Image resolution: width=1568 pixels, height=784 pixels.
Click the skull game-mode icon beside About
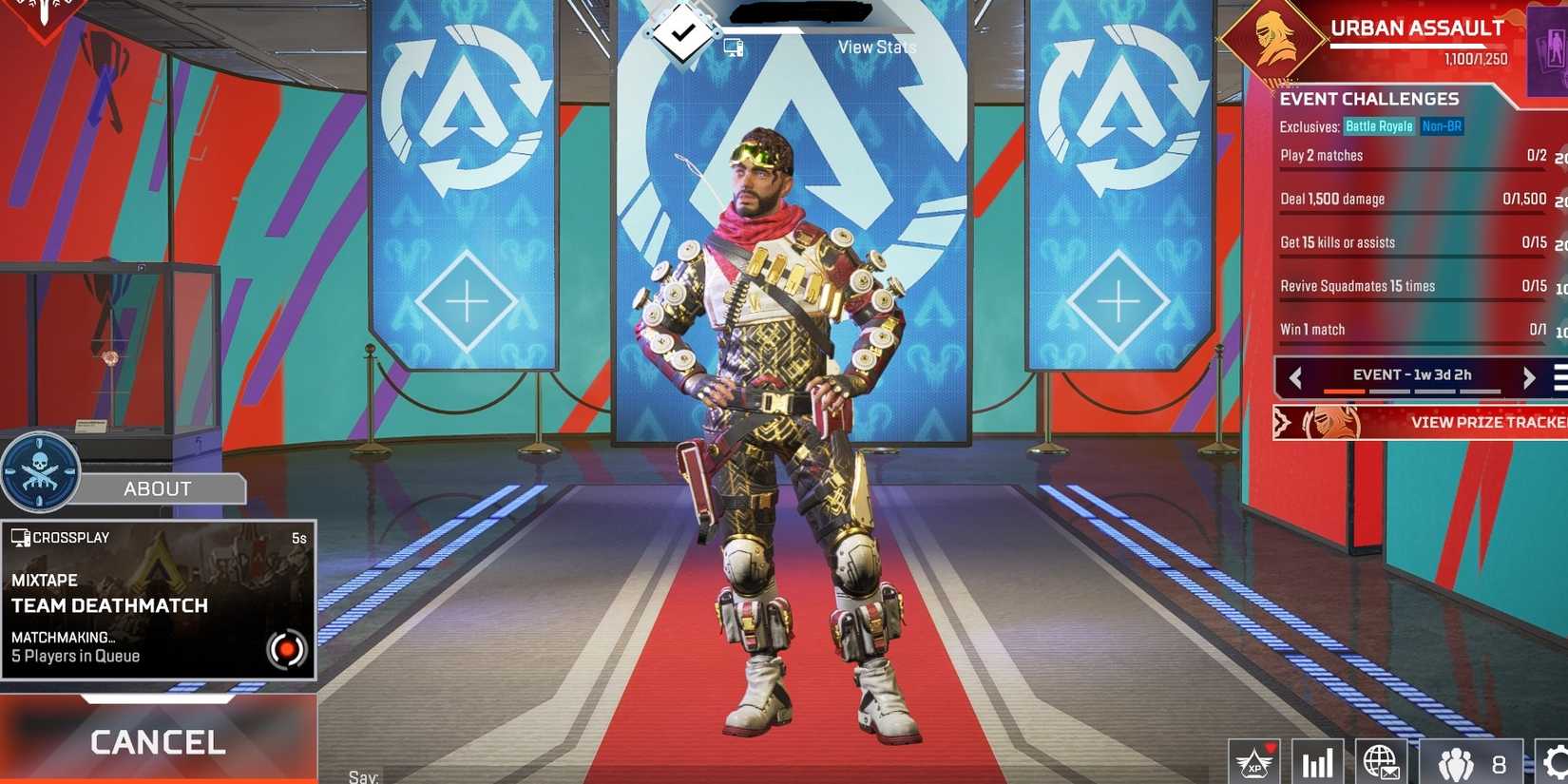(40, 473)
